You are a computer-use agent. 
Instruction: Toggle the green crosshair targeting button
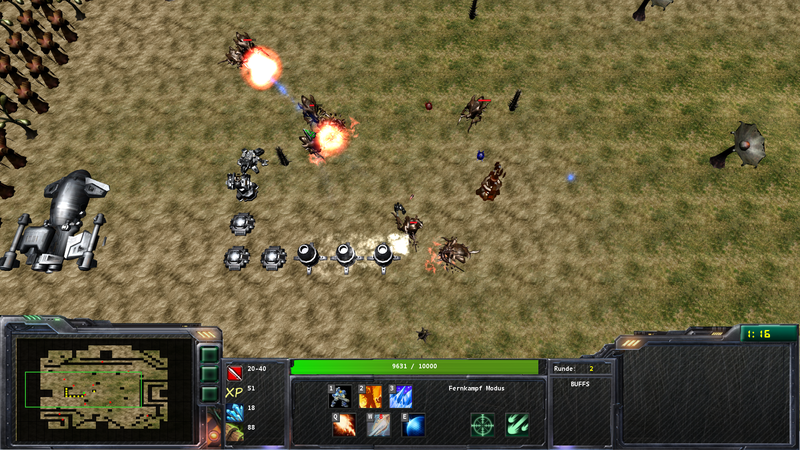coord(483,425)
